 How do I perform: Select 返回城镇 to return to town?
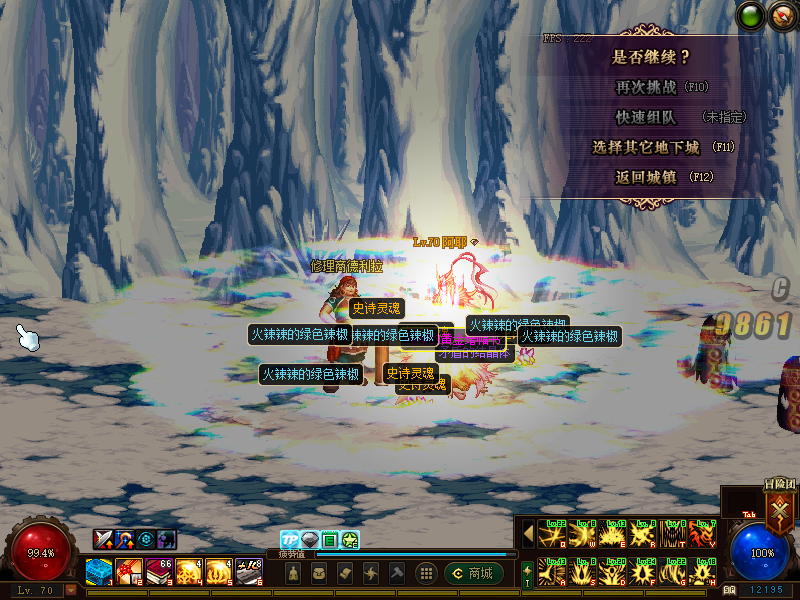point(650,177)
